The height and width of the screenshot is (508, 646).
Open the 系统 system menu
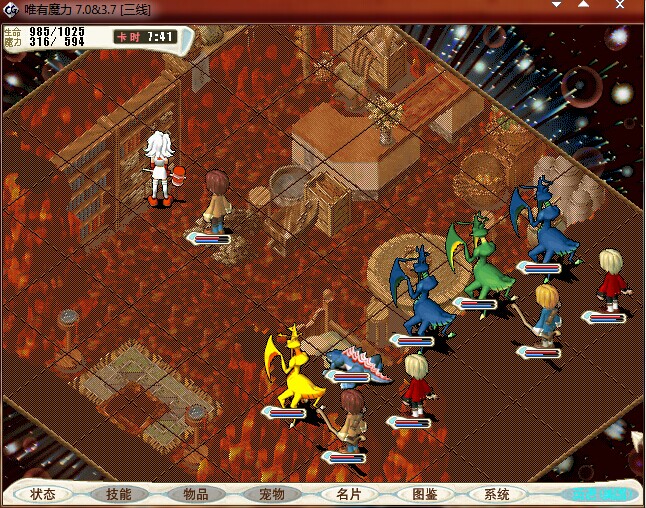[497, 494]
